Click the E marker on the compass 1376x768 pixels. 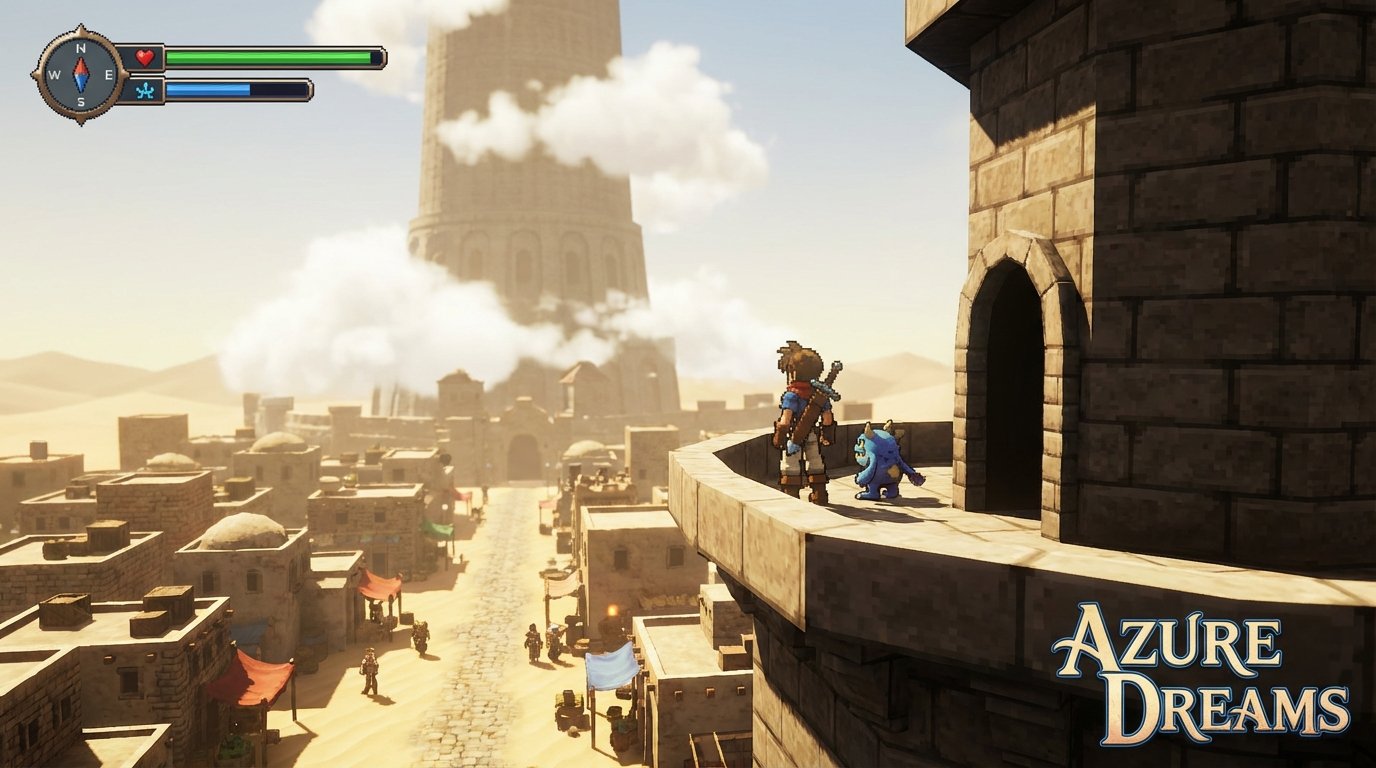click(x=110, y=76)
